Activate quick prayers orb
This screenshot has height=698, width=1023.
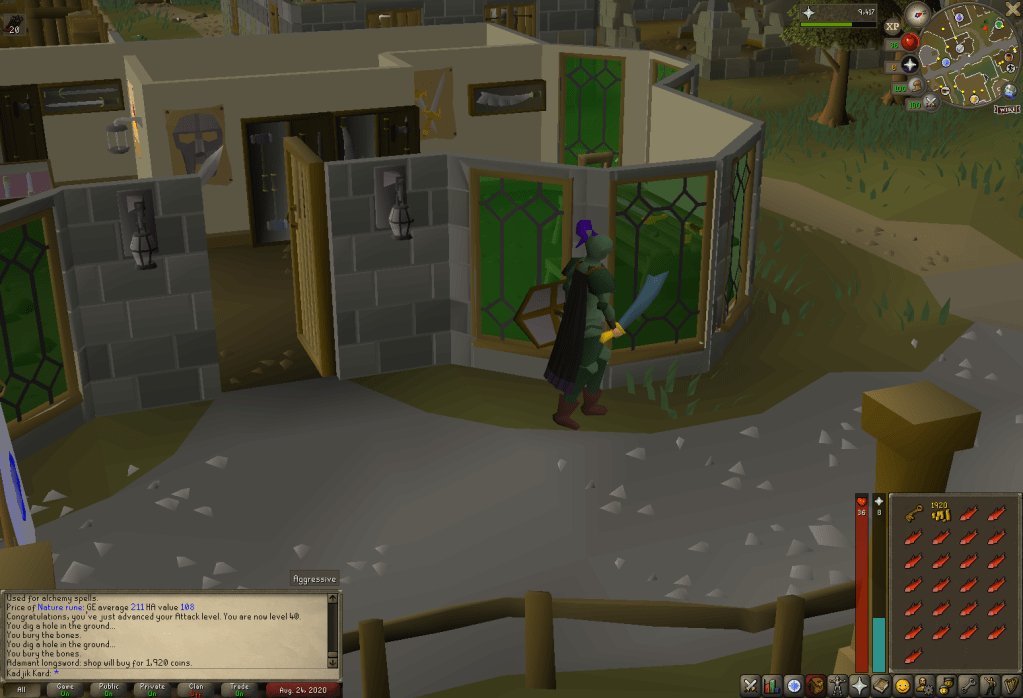pyautogui.click(x=910, y=64)
